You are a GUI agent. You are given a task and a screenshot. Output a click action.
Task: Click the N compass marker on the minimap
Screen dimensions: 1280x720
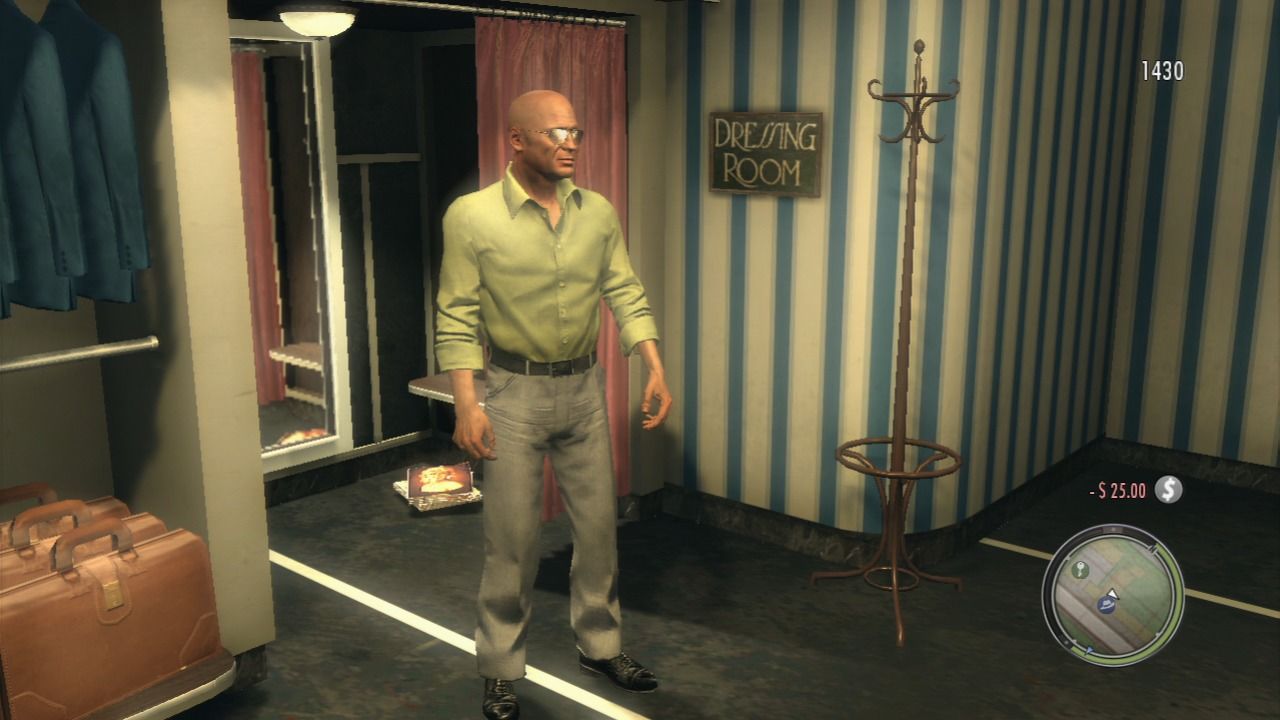[1112, 530]
